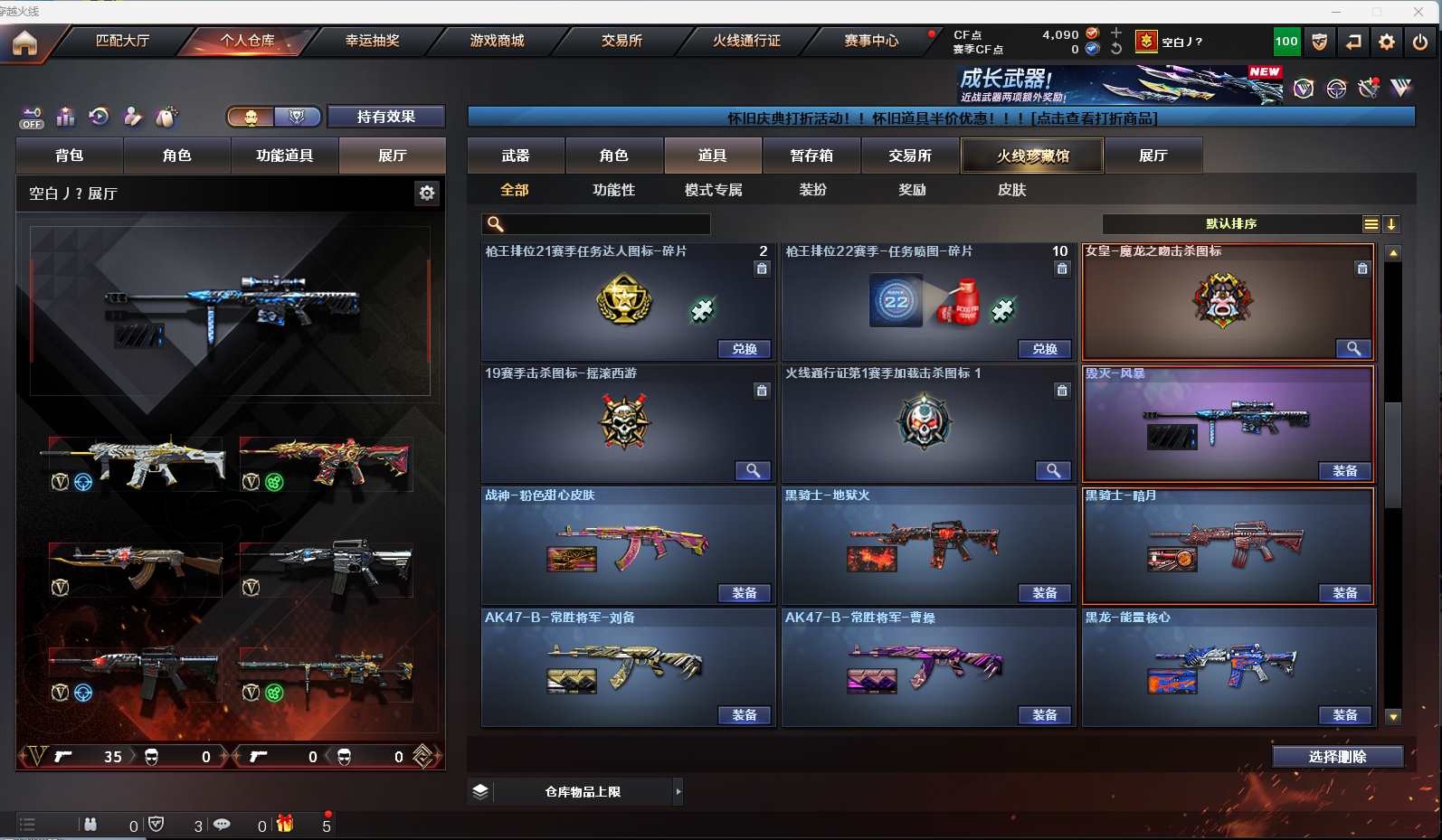Switch to the 背包 backpack tab
Viewport: 1442px width, 840px height.
click(69, 156)
